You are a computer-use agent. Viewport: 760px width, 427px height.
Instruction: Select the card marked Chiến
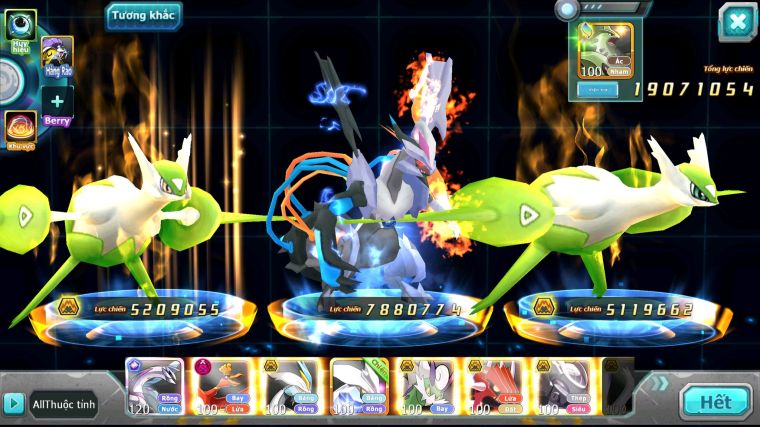tap(359, 386)
